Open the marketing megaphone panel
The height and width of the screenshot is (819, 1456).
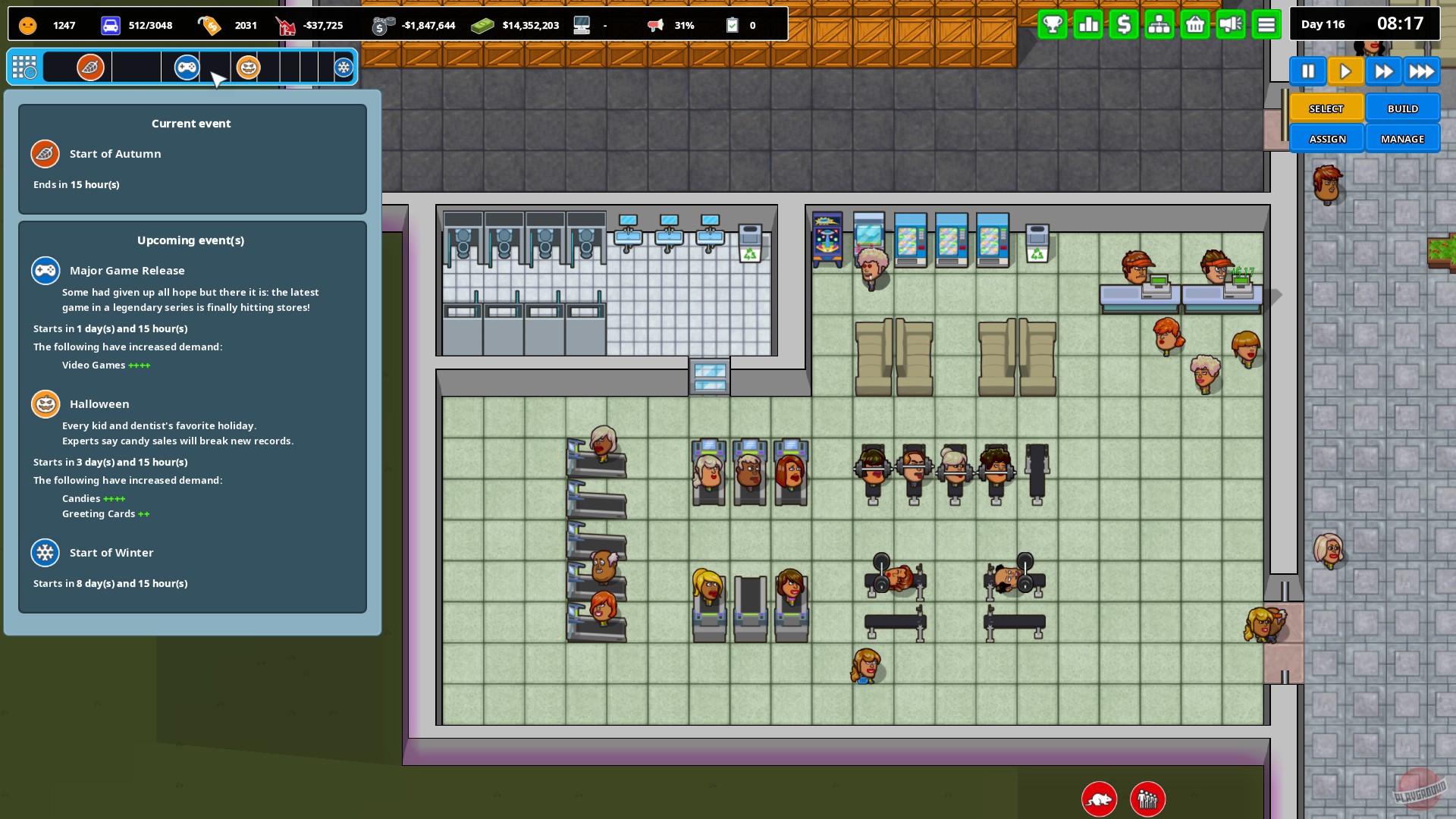point(1230,24)
